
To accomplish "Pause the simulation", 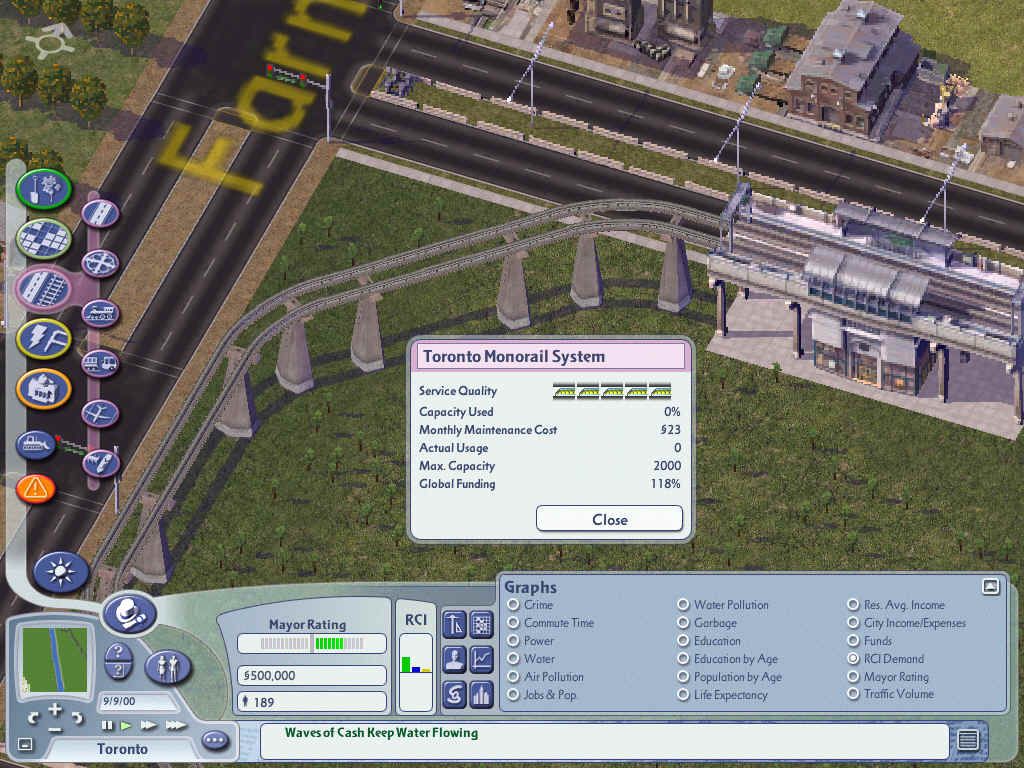I will pyautogui.click(x=107, y=725).
